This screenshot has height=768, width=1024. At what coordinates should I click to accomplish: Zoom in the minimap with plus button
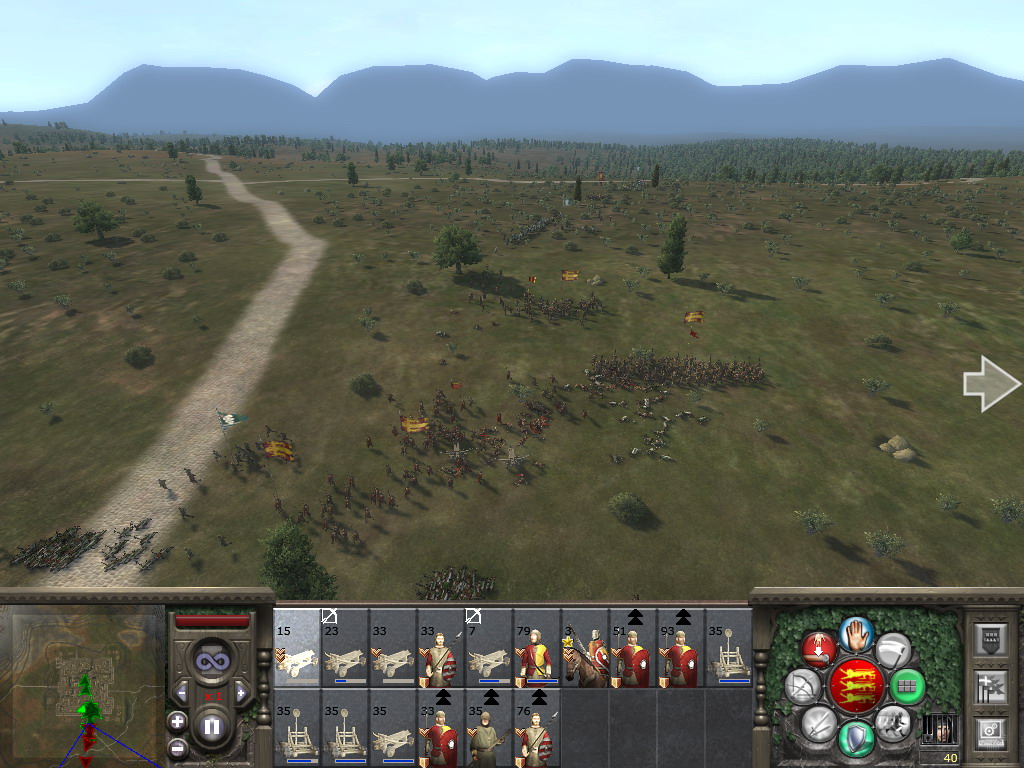[177, 721]
